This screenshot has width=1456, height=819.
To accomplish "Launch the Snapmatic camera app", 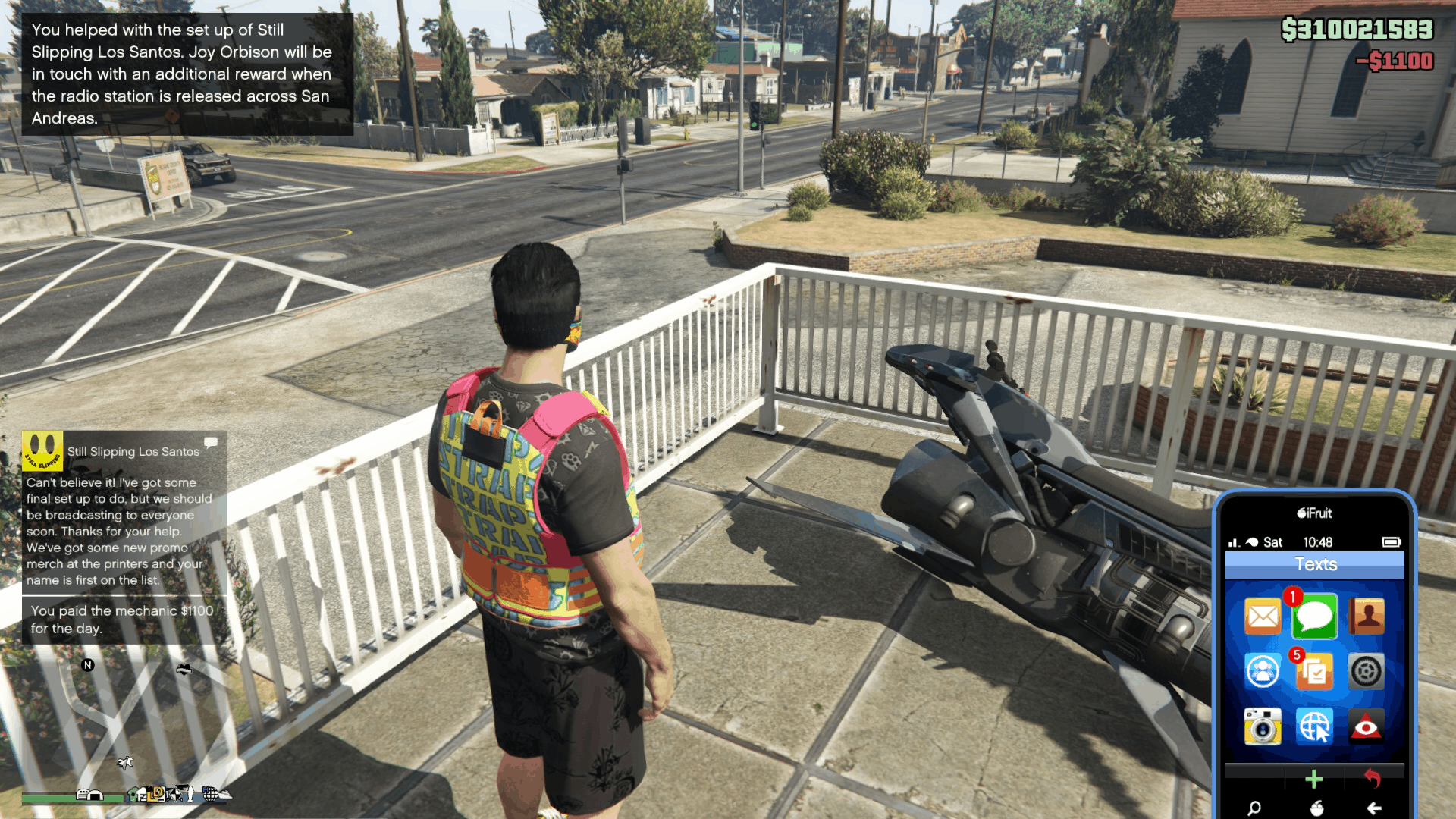I will 1263,726.
